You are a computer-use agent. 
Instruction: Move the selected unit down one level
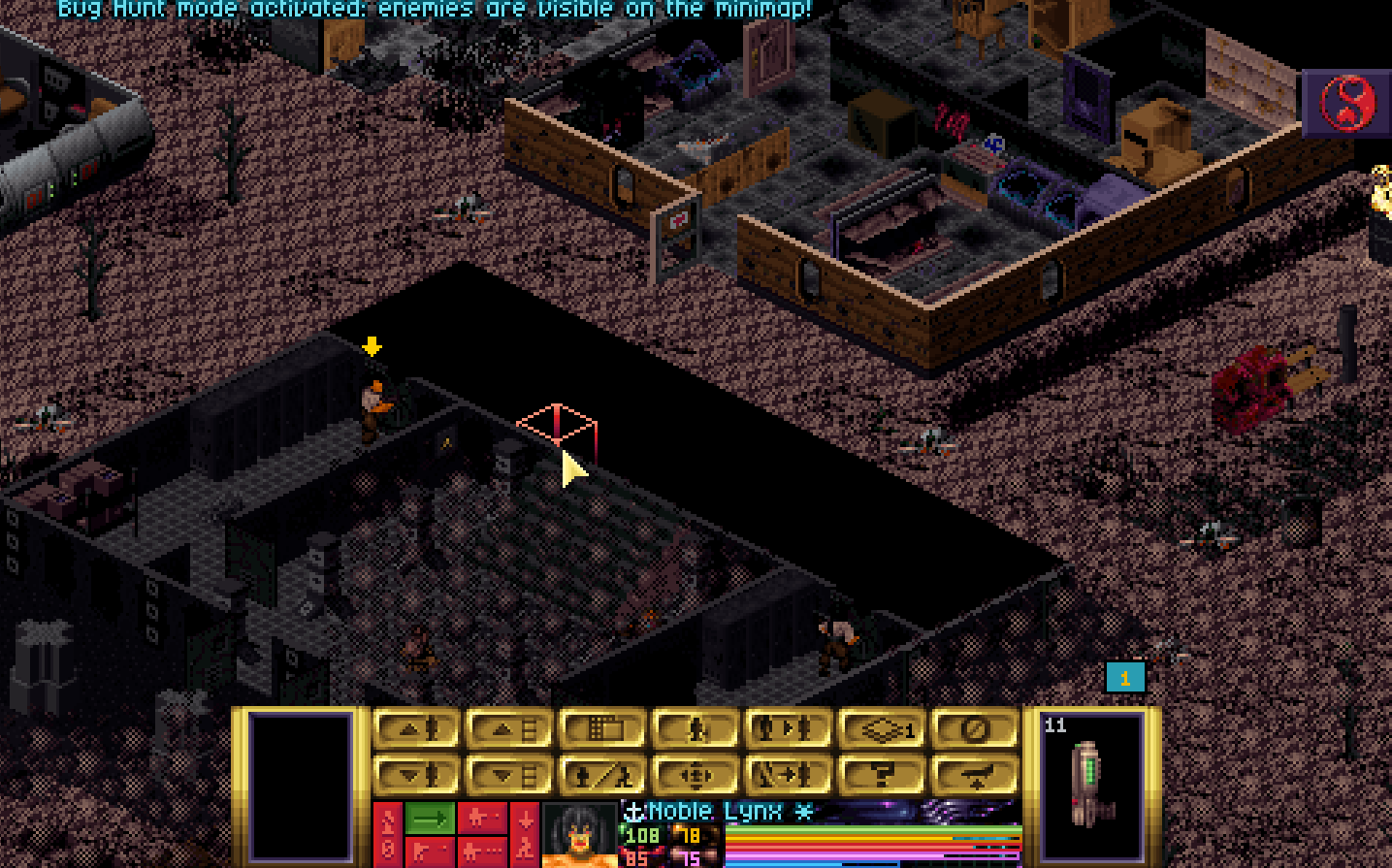tap(415, 775)
